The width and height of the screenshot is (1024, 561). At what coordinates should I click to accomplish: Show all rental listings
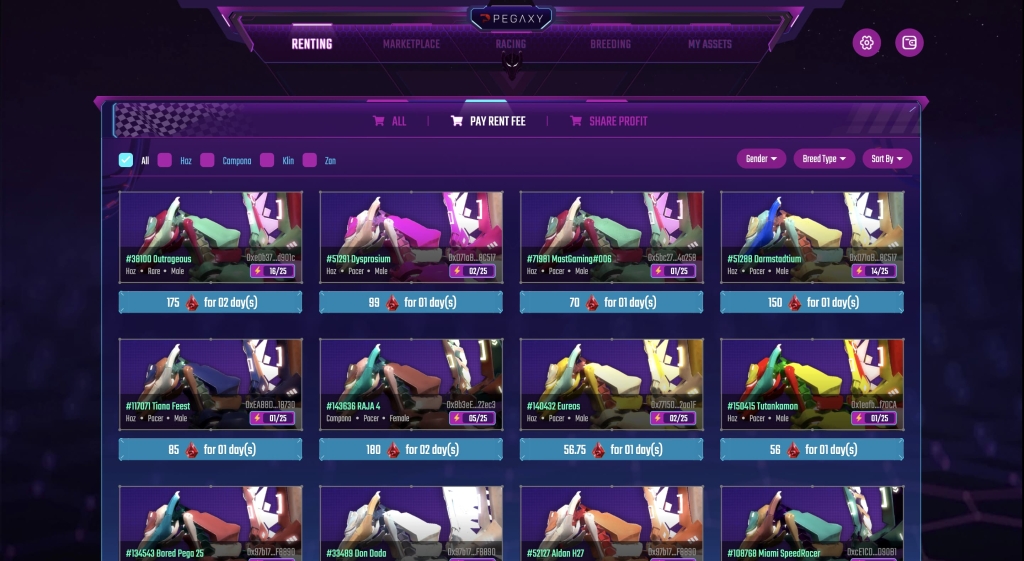(x=390, y=121)
